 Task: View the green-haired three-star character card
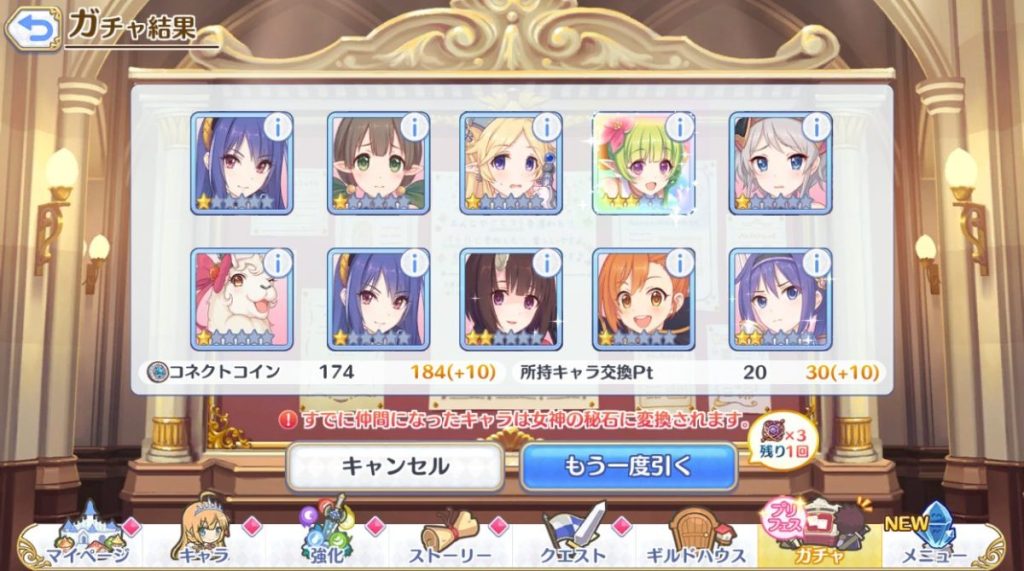pos(644,162)
